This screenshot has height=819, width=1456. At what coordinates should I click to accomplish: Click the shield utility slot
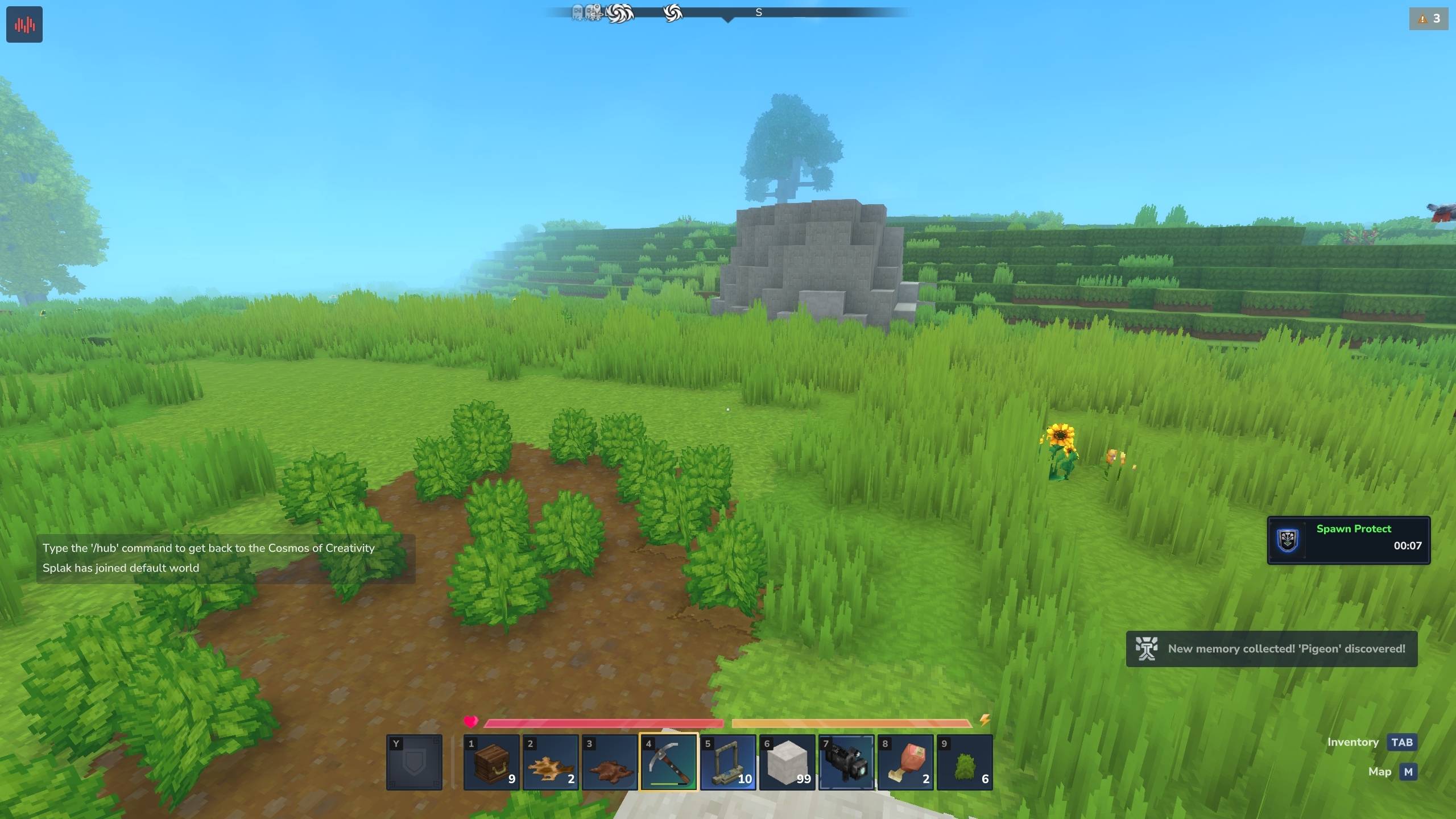(x=414, y=763)
